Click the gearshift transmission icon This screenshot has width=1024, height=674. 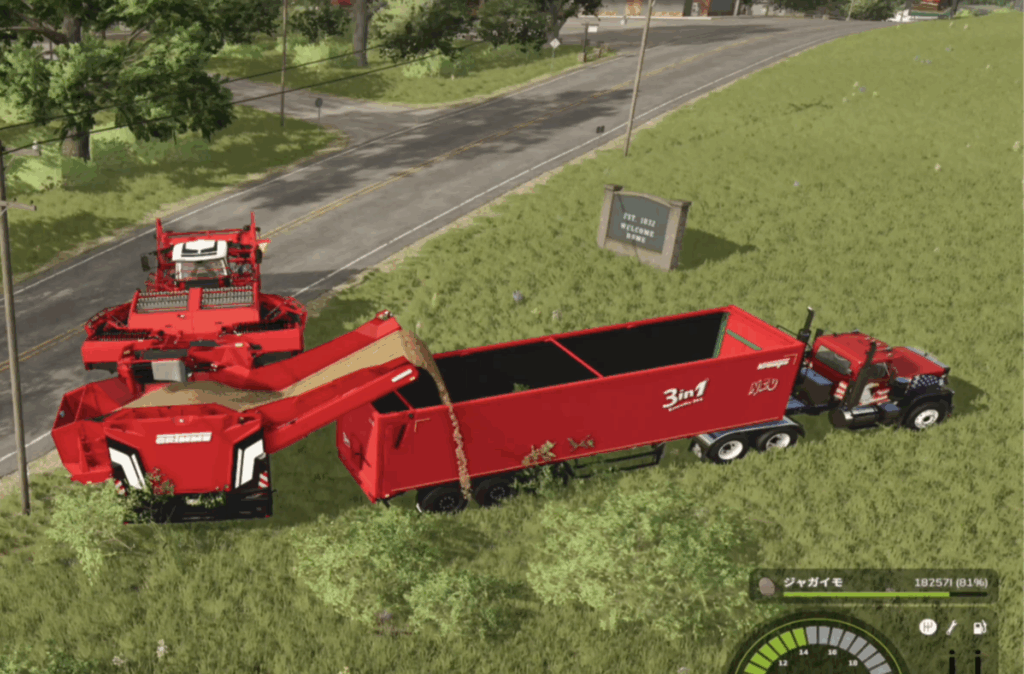click(x=927, y=627)
